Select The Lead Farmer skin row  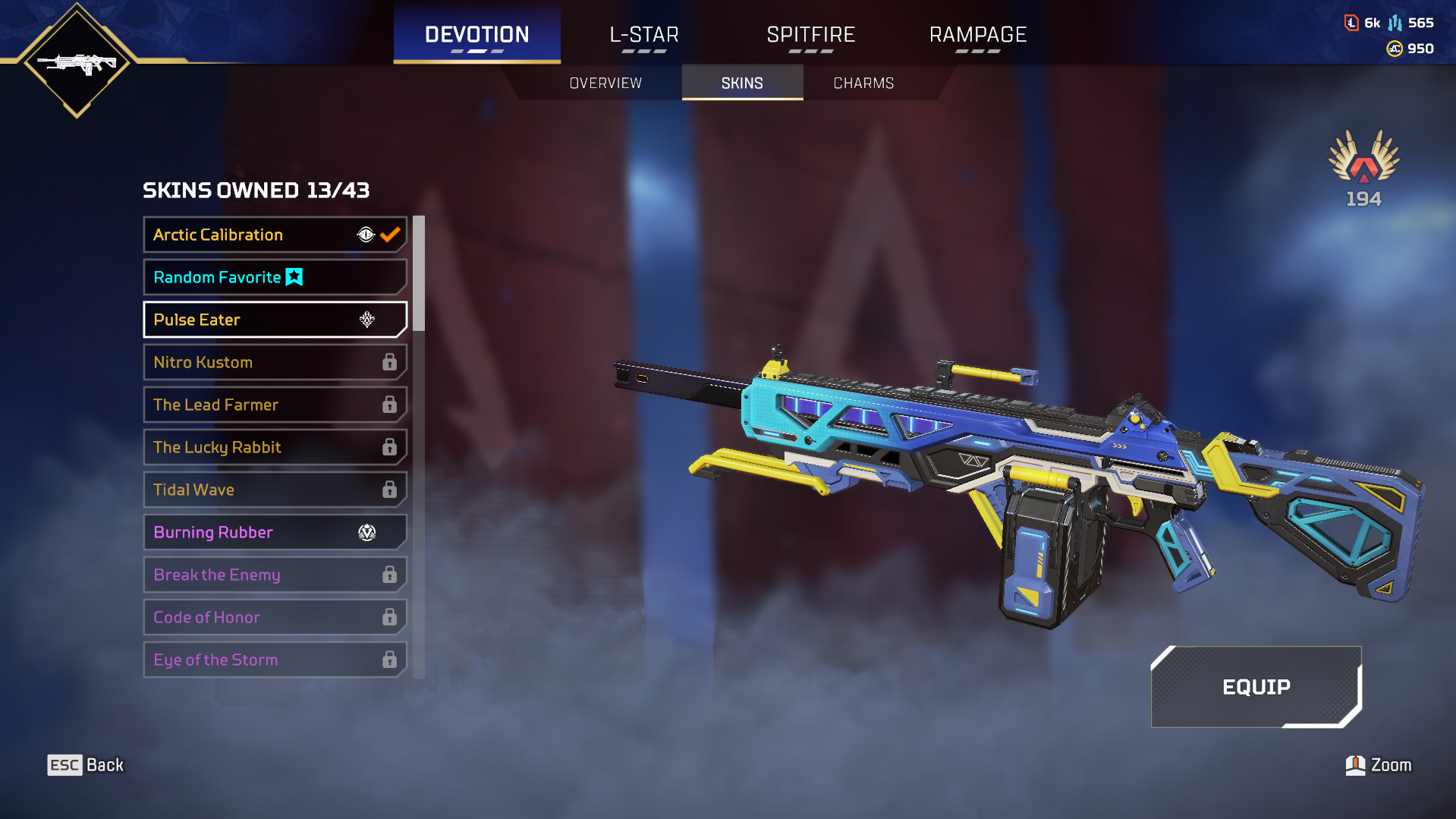[275, 405]
